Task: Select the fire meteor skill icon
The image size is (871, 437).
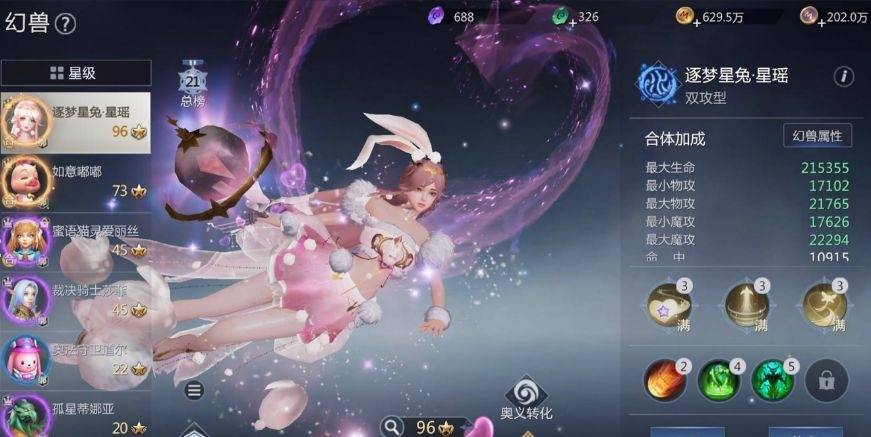Action: pos(663,380)
